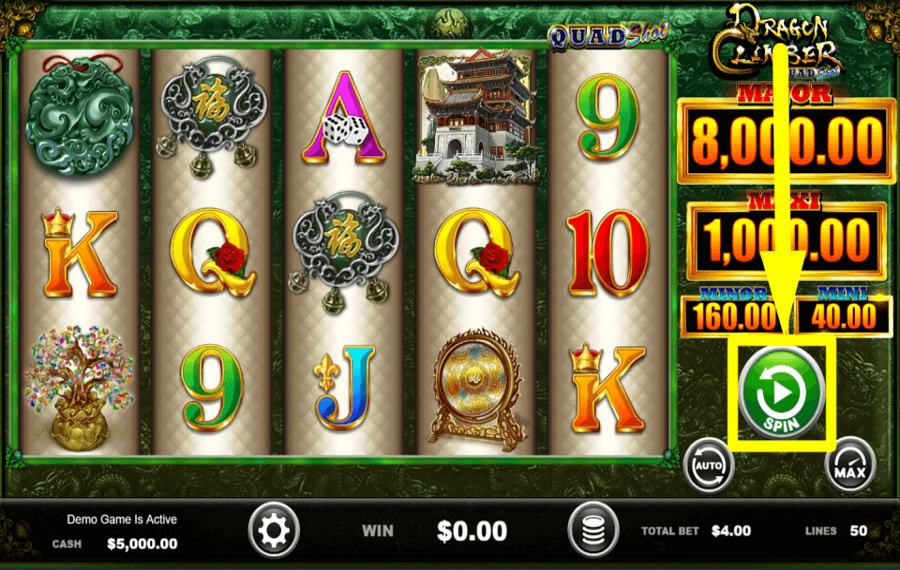The height and width of the screenshot is (570, 900).
Task: Open bet options with the coin stack icon
Action: 593,530
